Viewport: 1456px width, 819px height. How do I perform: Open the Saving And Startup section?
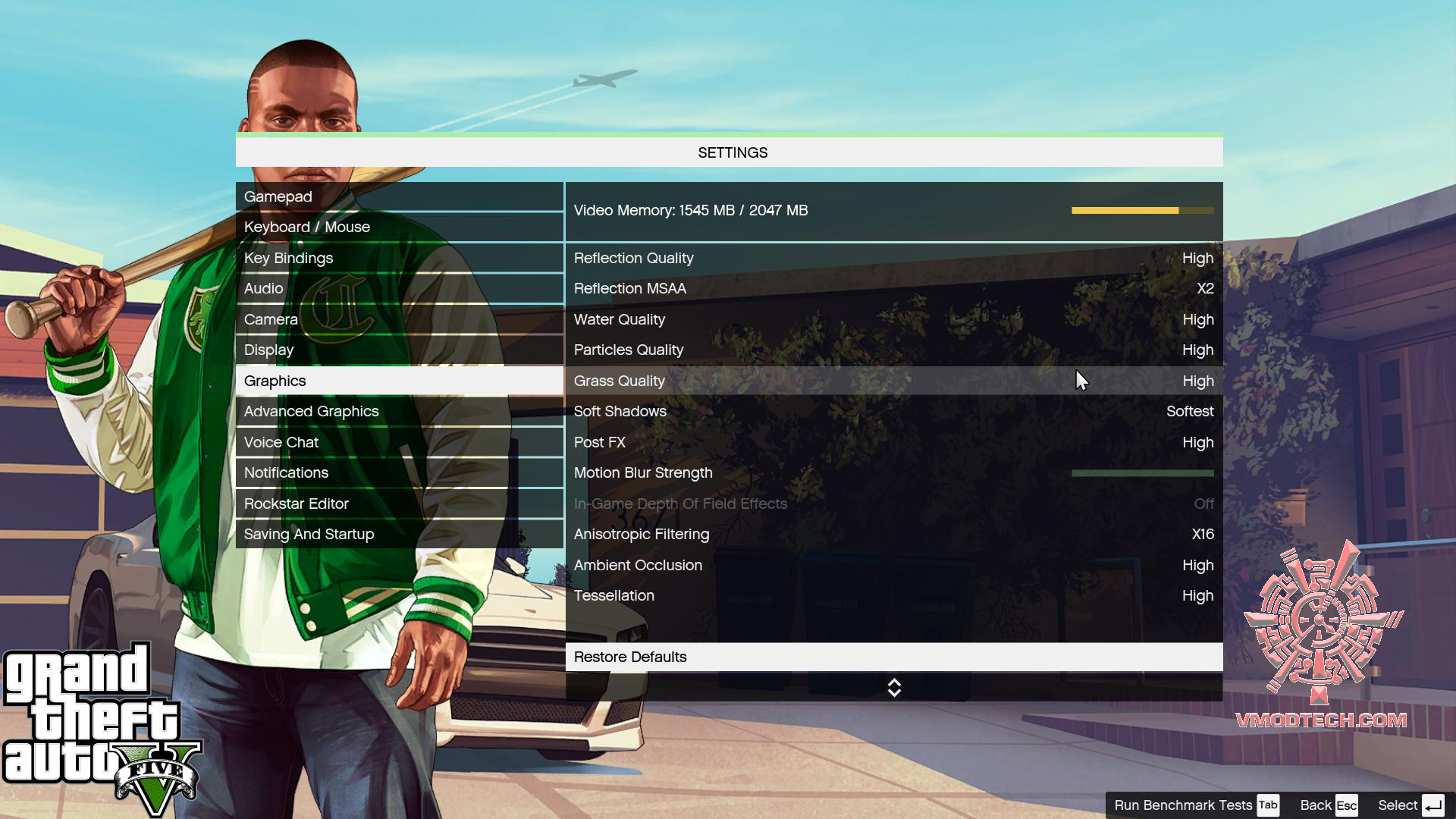pyautogui.click(x=399, y=534)
